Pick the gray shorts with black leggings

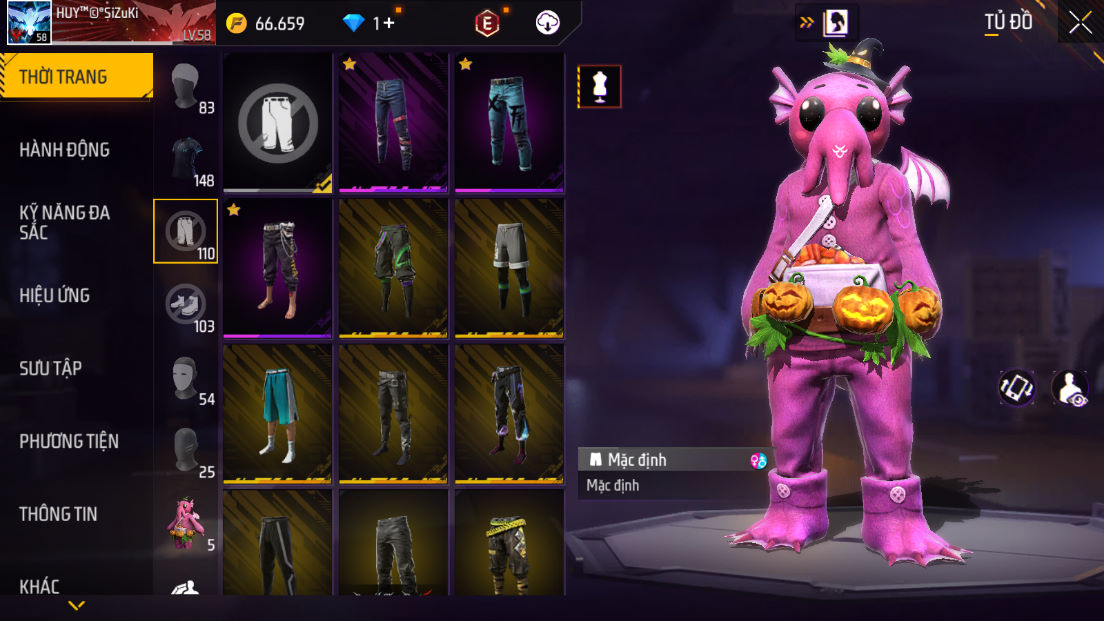tap(509, 267)
